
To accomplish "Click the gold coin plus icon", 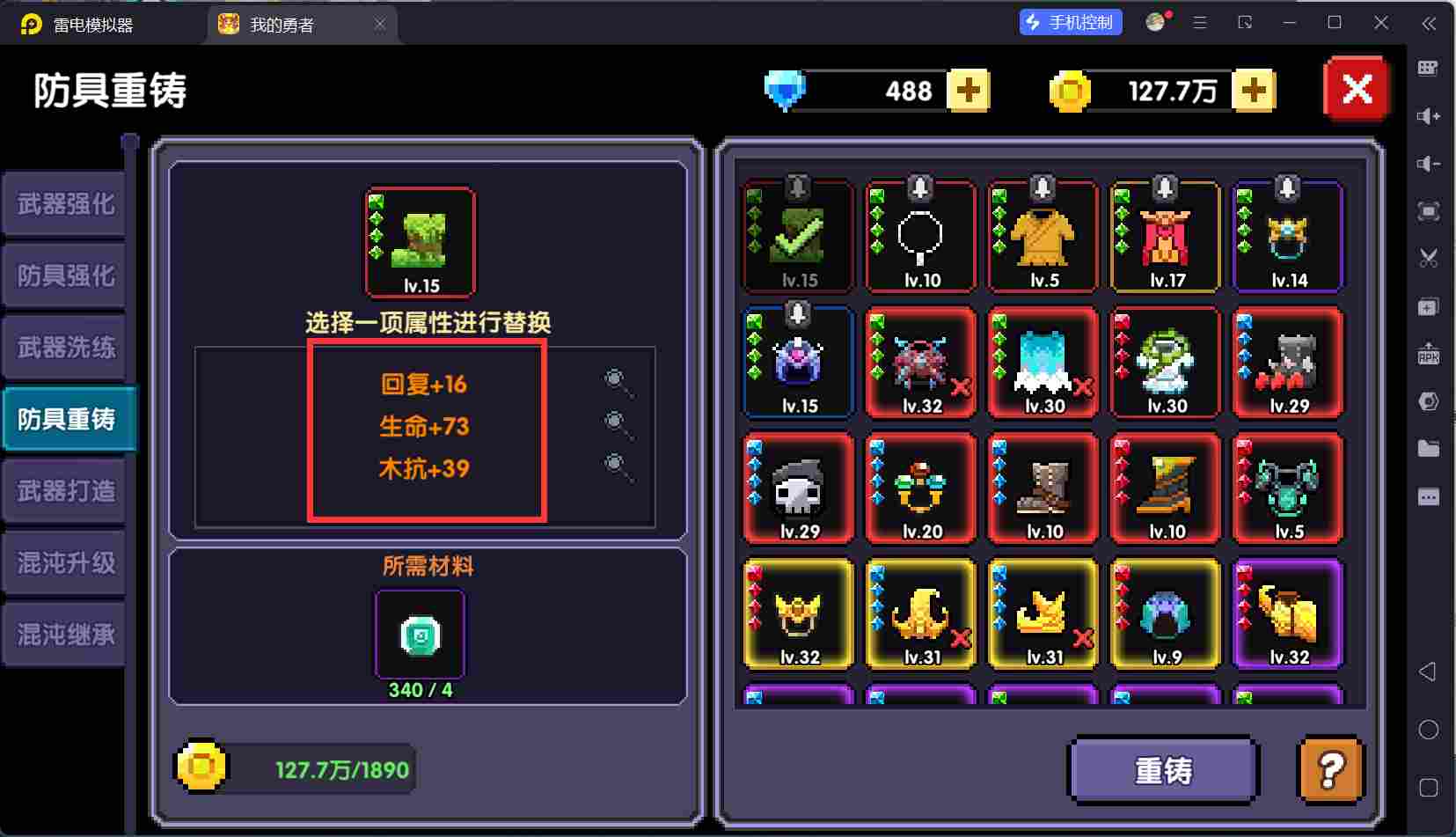I will tap(1255, 89).
